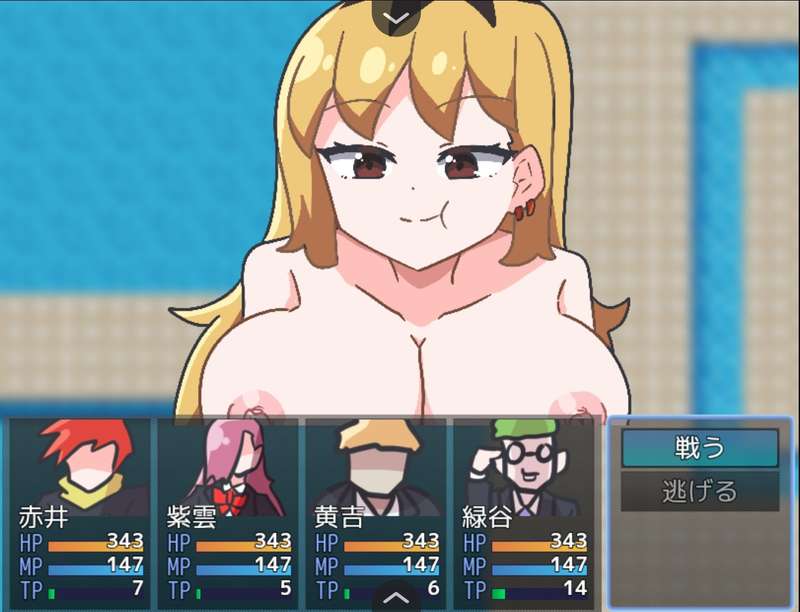
Task: Click the up arrow at bottom edge
Action: pyautogui.click(x=399, y=598)
